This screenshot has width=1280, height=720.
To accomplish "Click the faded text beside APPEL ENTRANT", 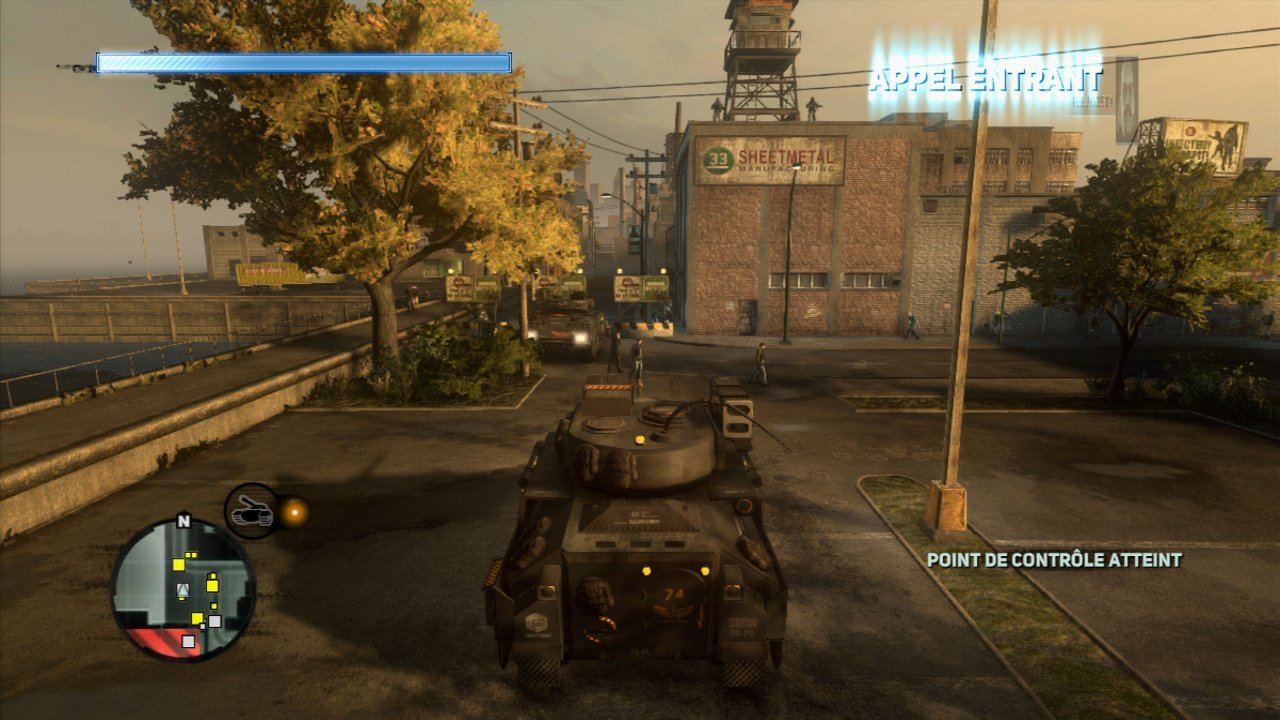I will [x=1092, y=100].
